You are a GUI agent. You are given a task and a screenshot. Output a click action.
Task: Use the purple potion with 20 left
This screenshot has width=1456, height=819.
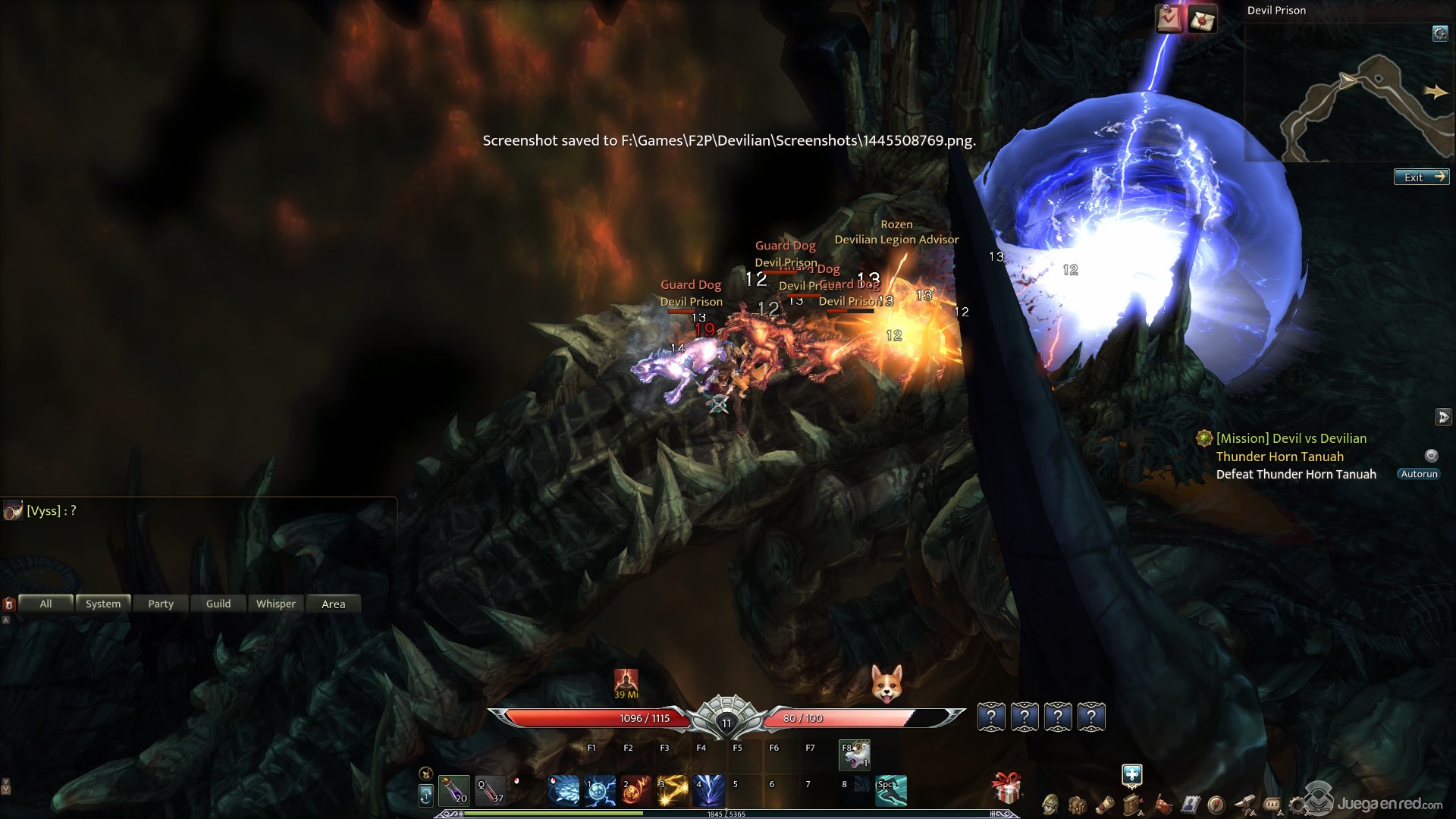point(454,790)
